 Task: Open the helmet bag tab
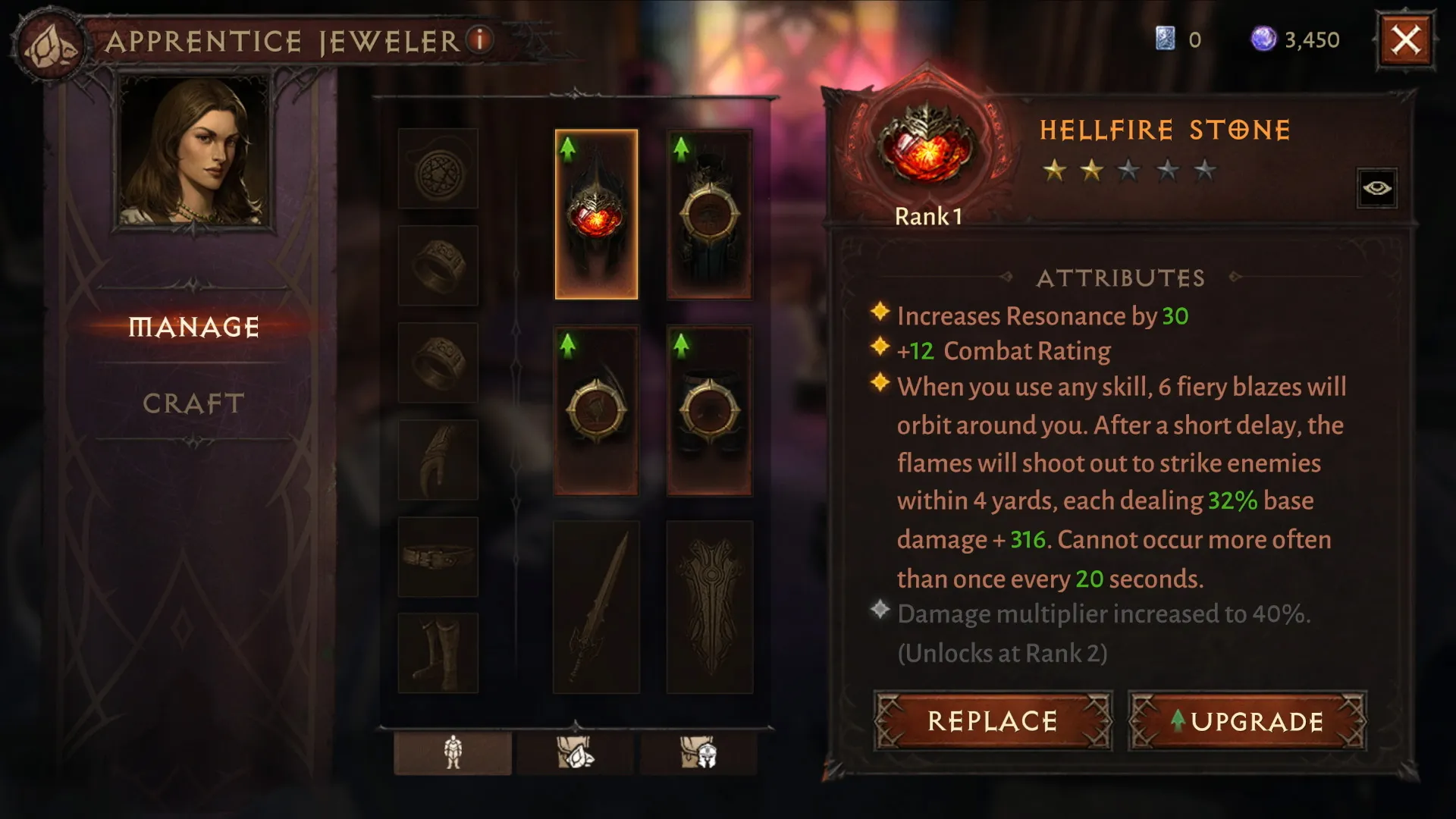(x=698, y=752)
